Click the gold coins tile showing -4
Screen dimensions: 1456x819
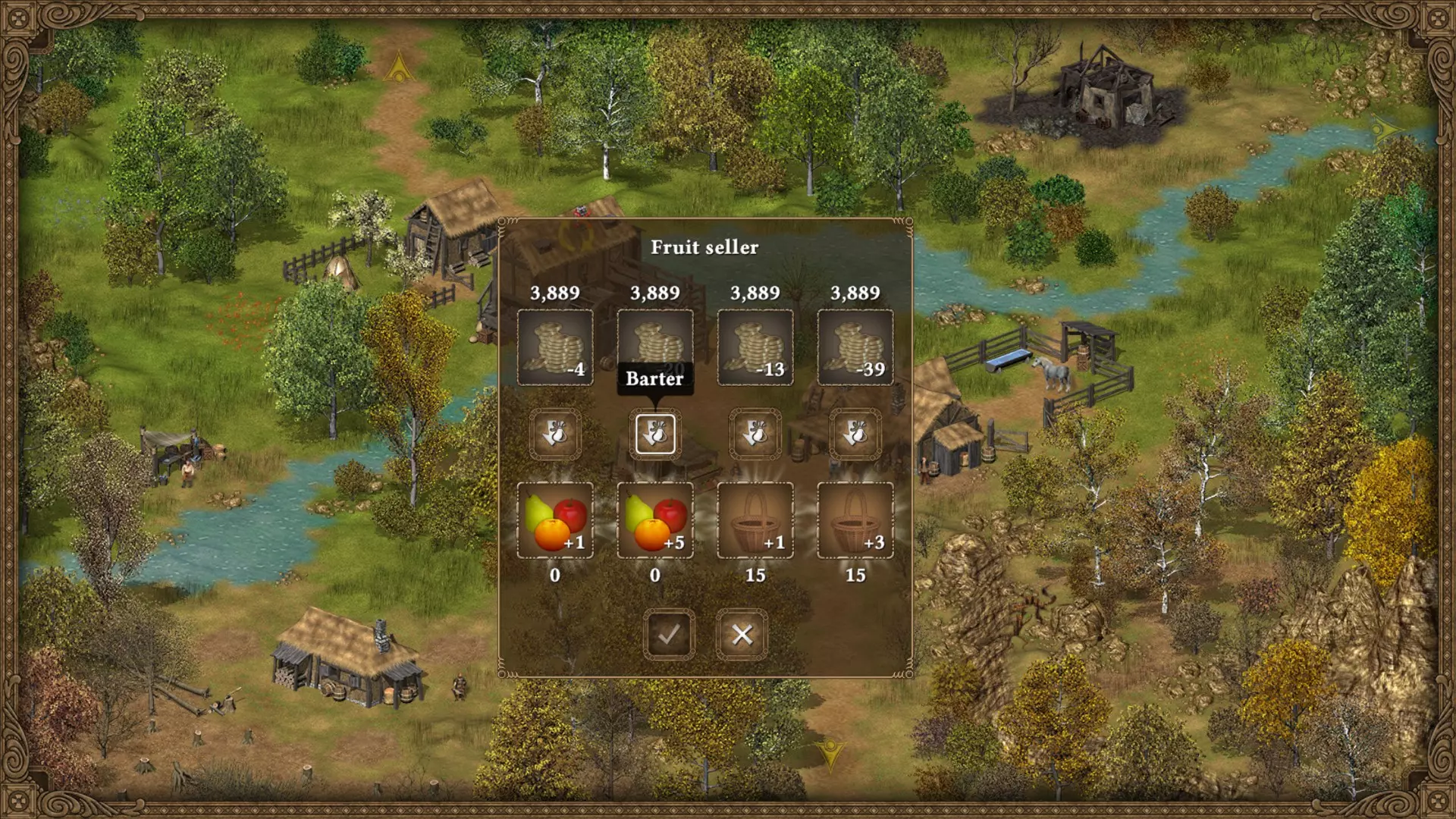(x=555, y=347)
